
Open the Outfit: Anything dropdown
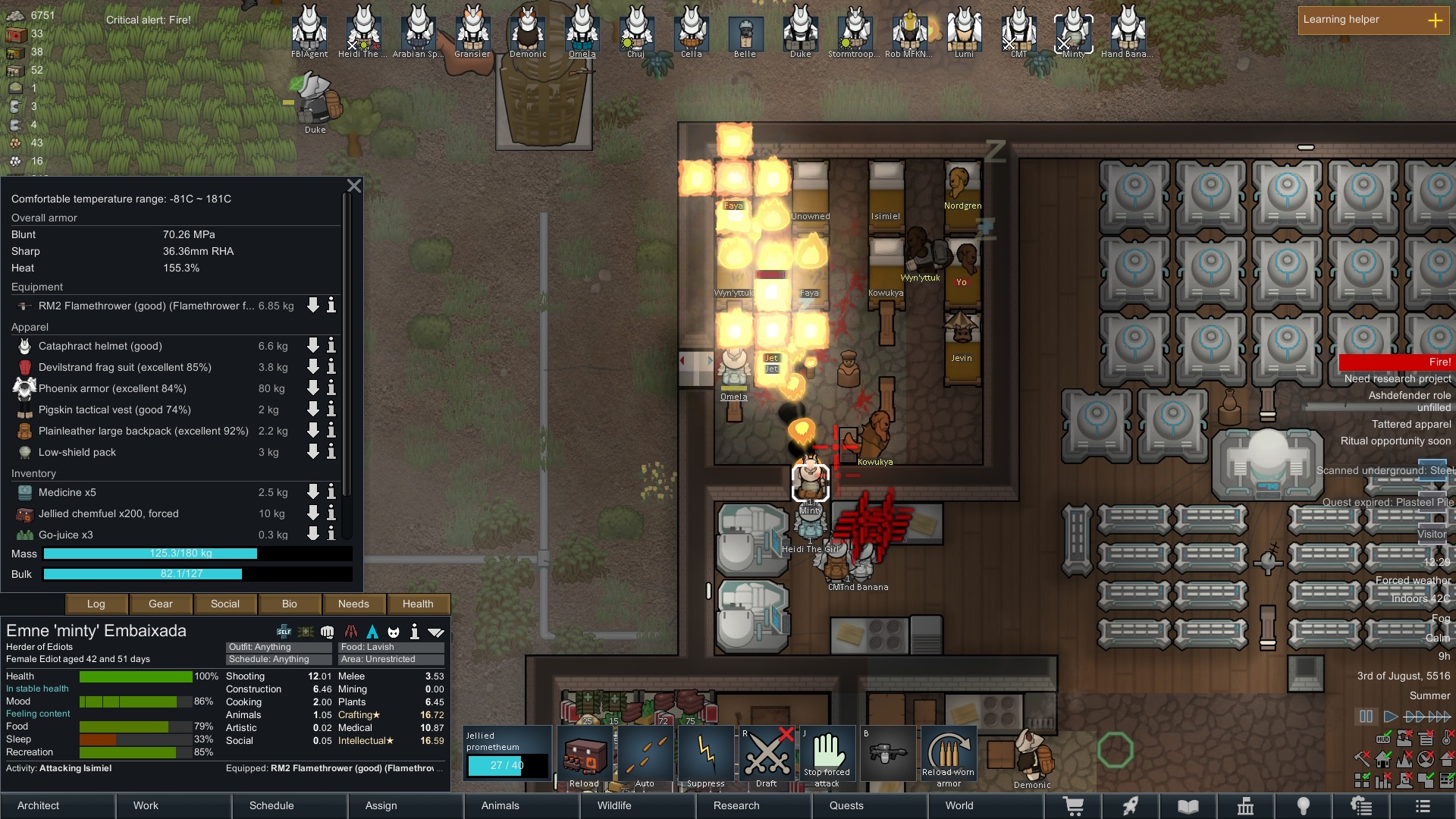pos(278,647)
